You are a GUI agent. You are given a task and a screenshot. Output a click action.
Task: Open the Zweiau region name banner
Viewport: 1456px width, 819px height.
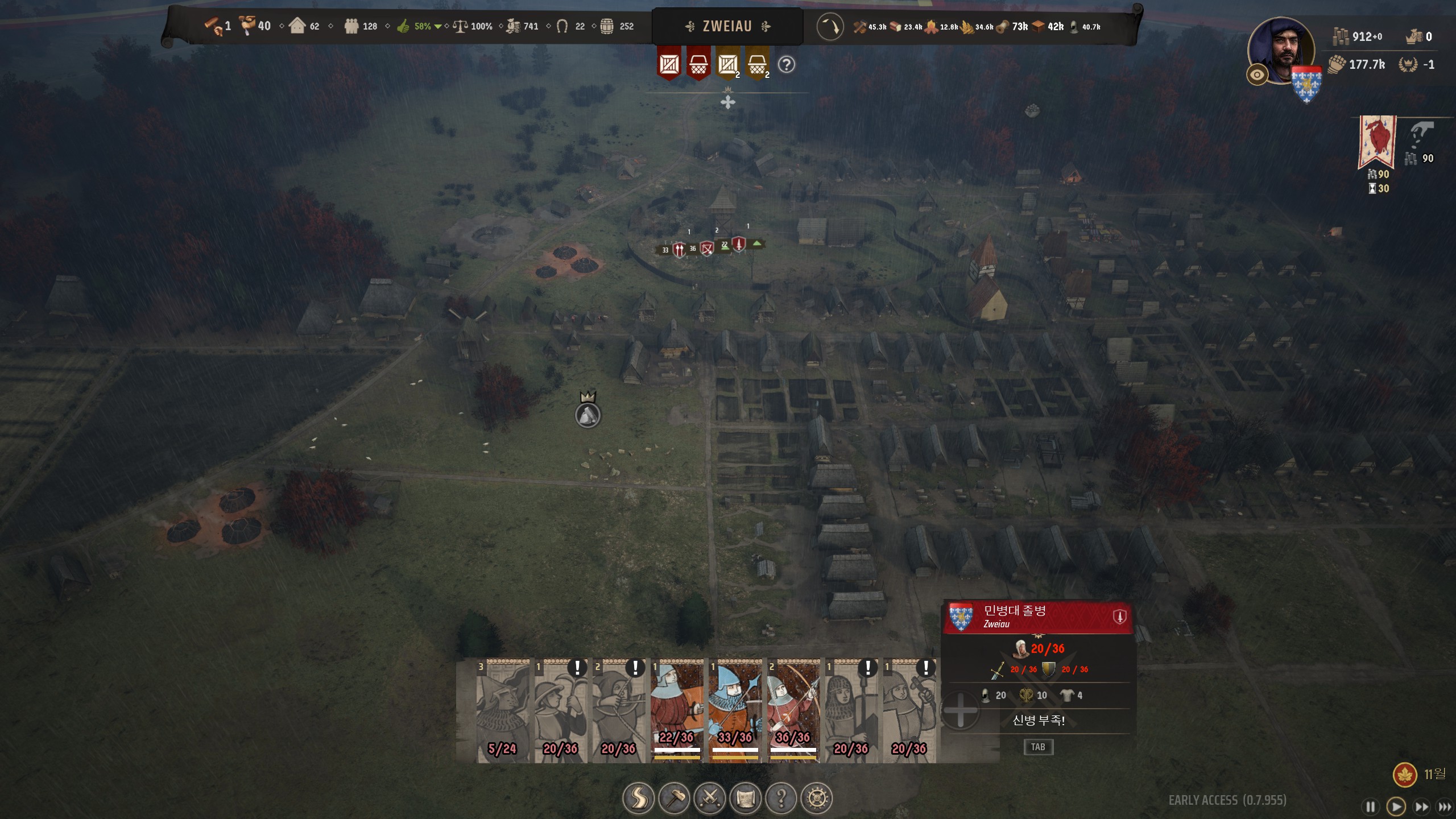[x=727, y=26]
